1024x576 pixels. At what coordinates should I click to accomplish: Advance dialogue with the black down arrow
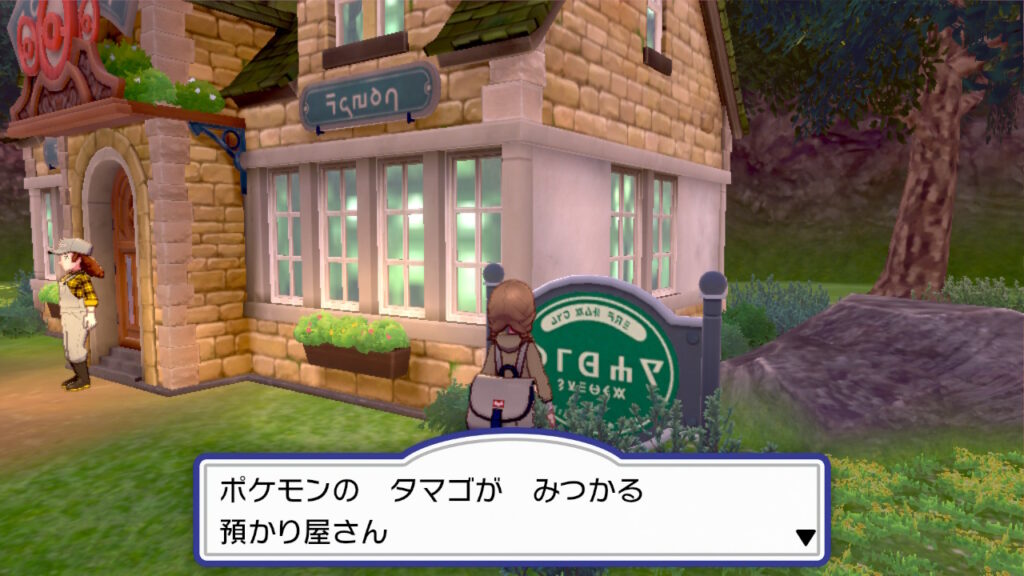(x=805, y=538)
